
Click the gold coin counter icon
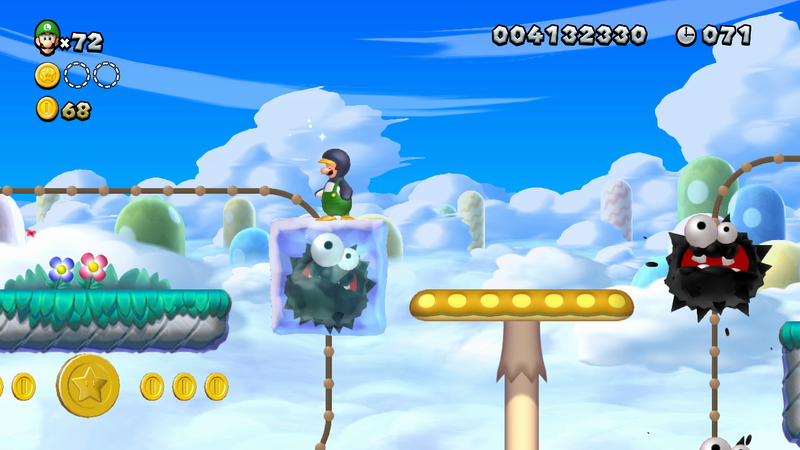(x=47, y=108)
